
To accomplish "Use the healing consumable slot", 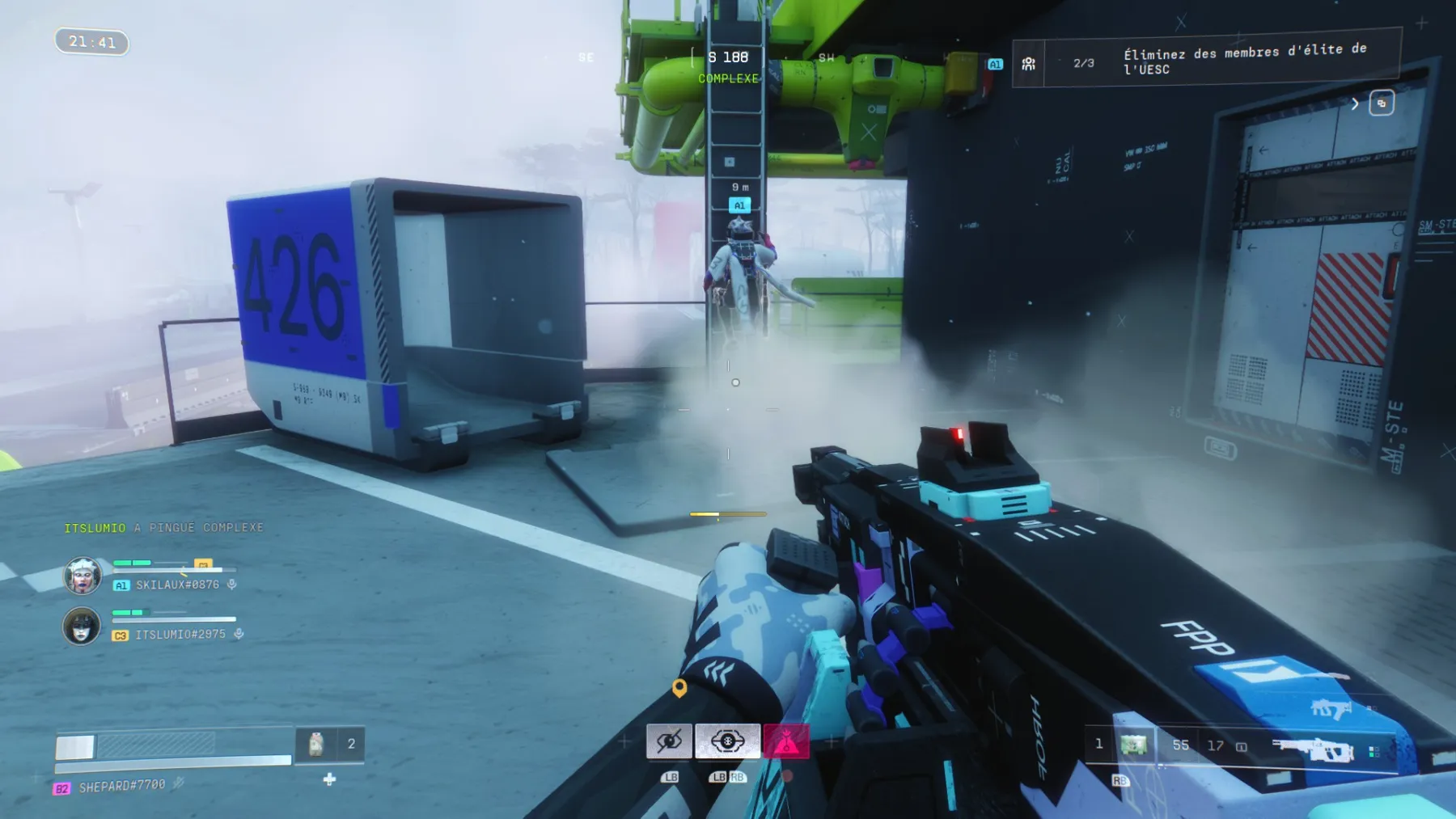I will 316,744.
